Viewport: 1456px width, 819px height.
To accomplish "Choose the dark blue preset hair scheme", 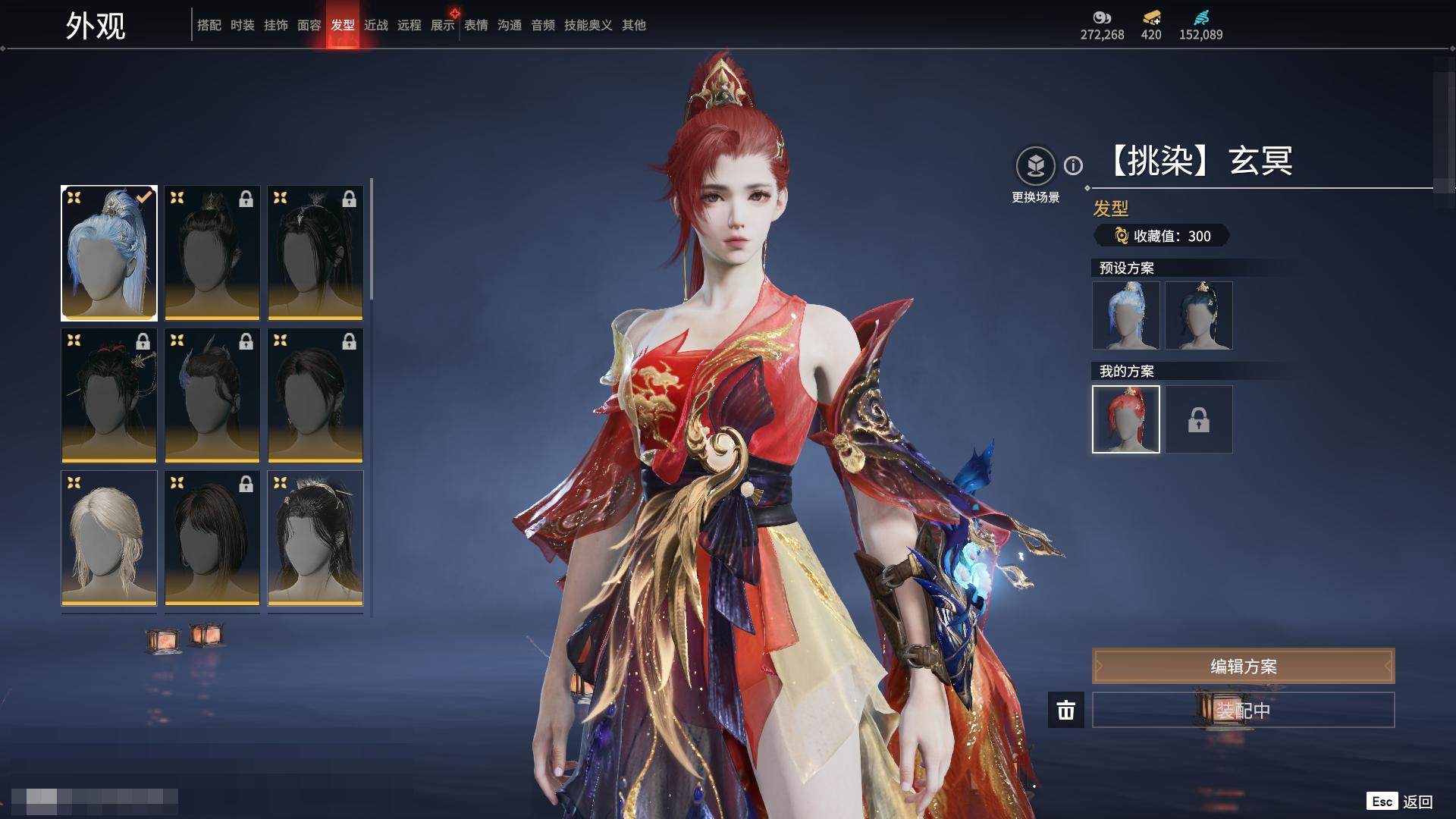I will [1198, 315].
